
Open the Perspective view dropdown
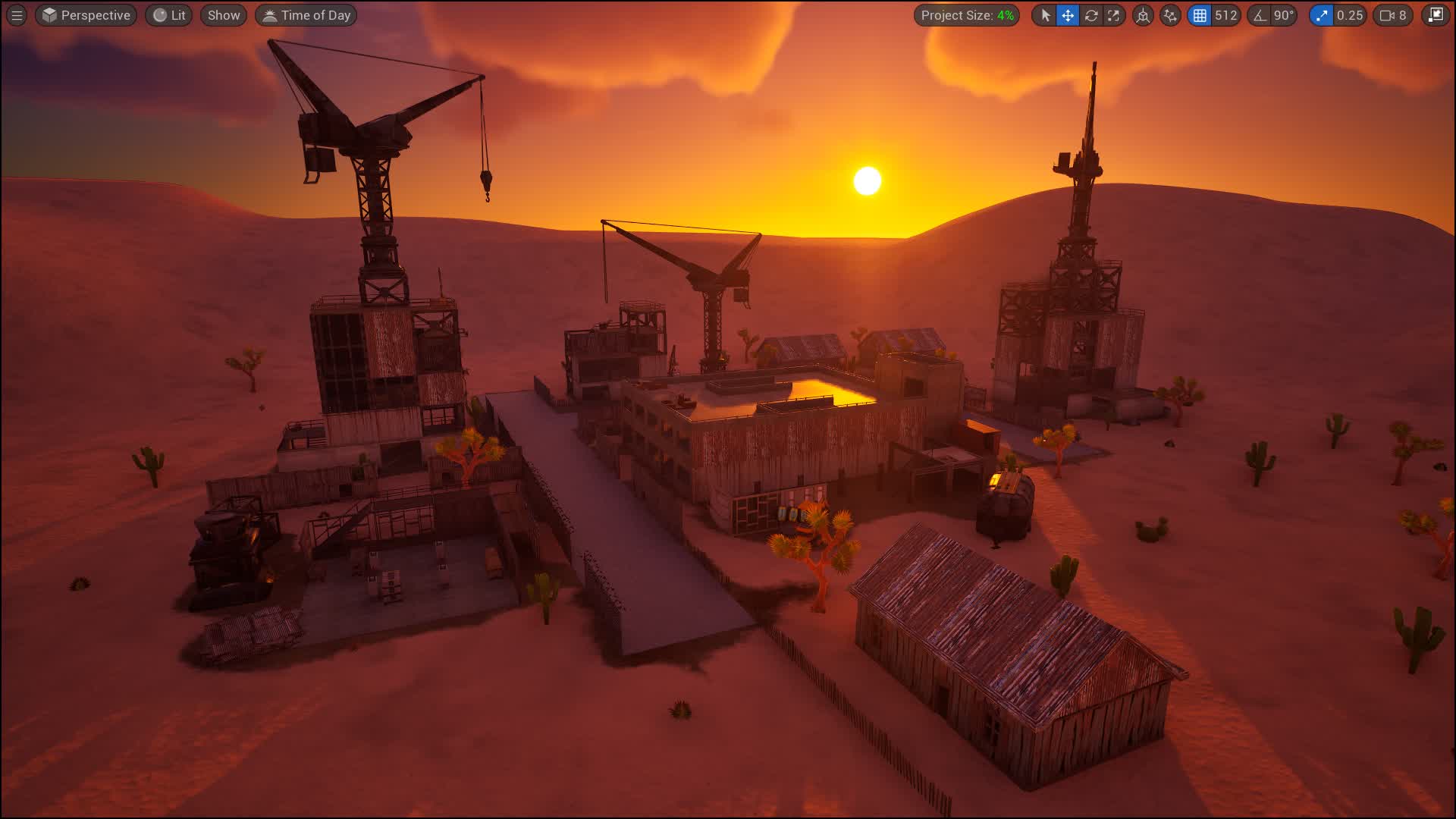(85, 14)
